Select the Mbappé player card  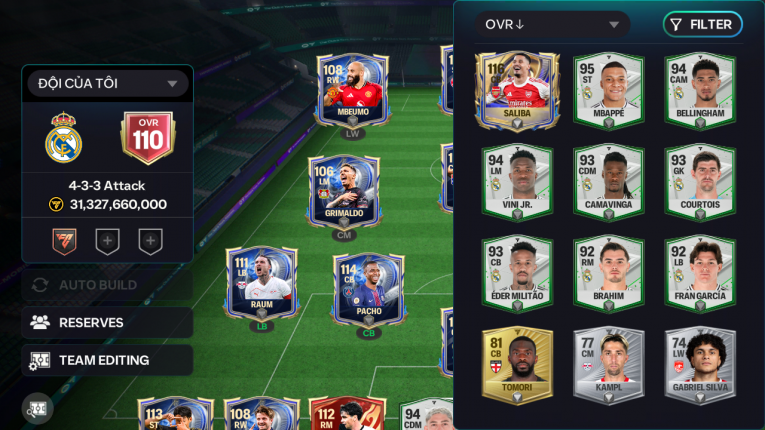[x=608, y=90]
